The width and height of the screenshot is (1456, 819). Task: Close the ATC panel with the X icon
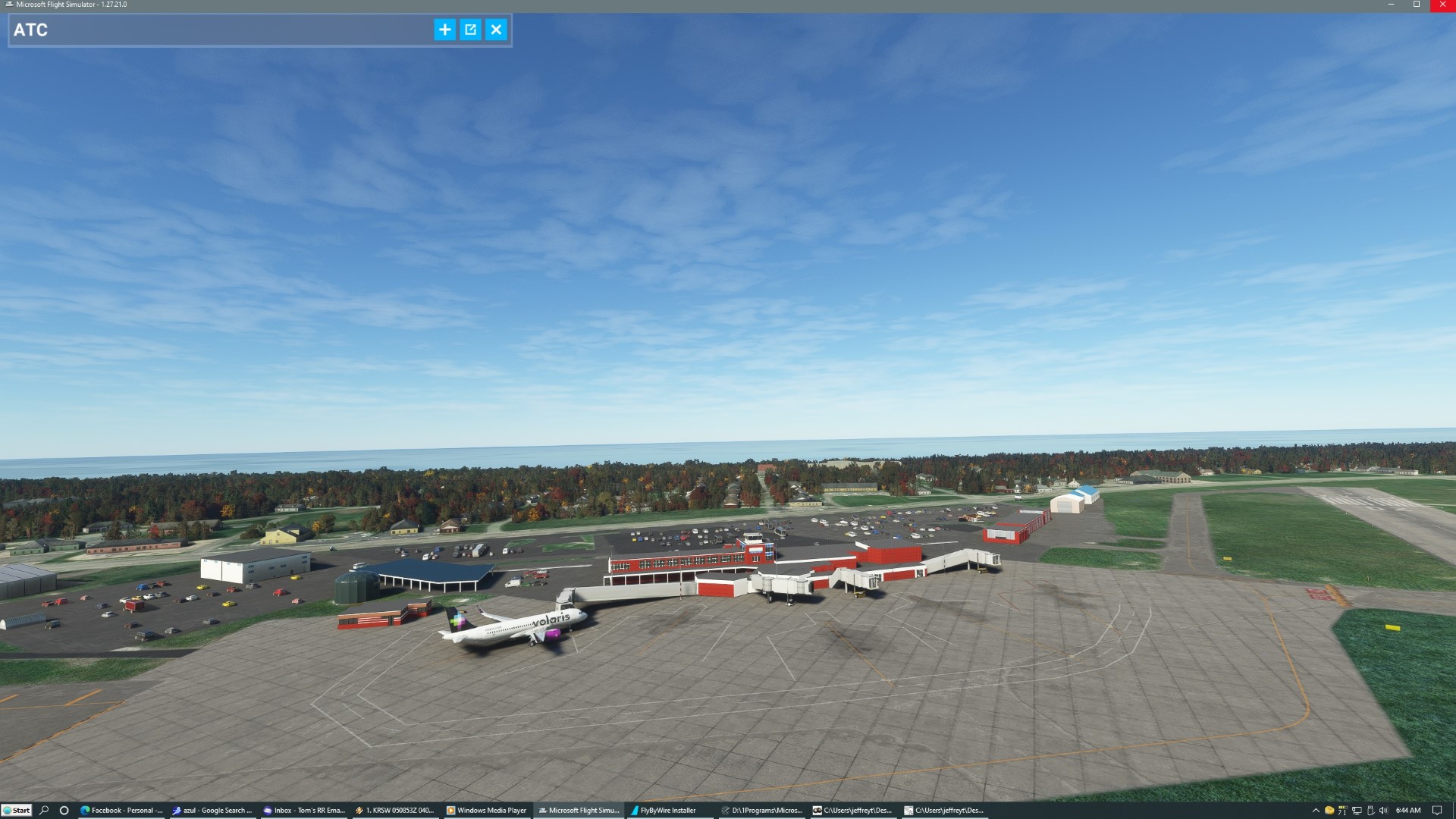[x=497, y=30]
